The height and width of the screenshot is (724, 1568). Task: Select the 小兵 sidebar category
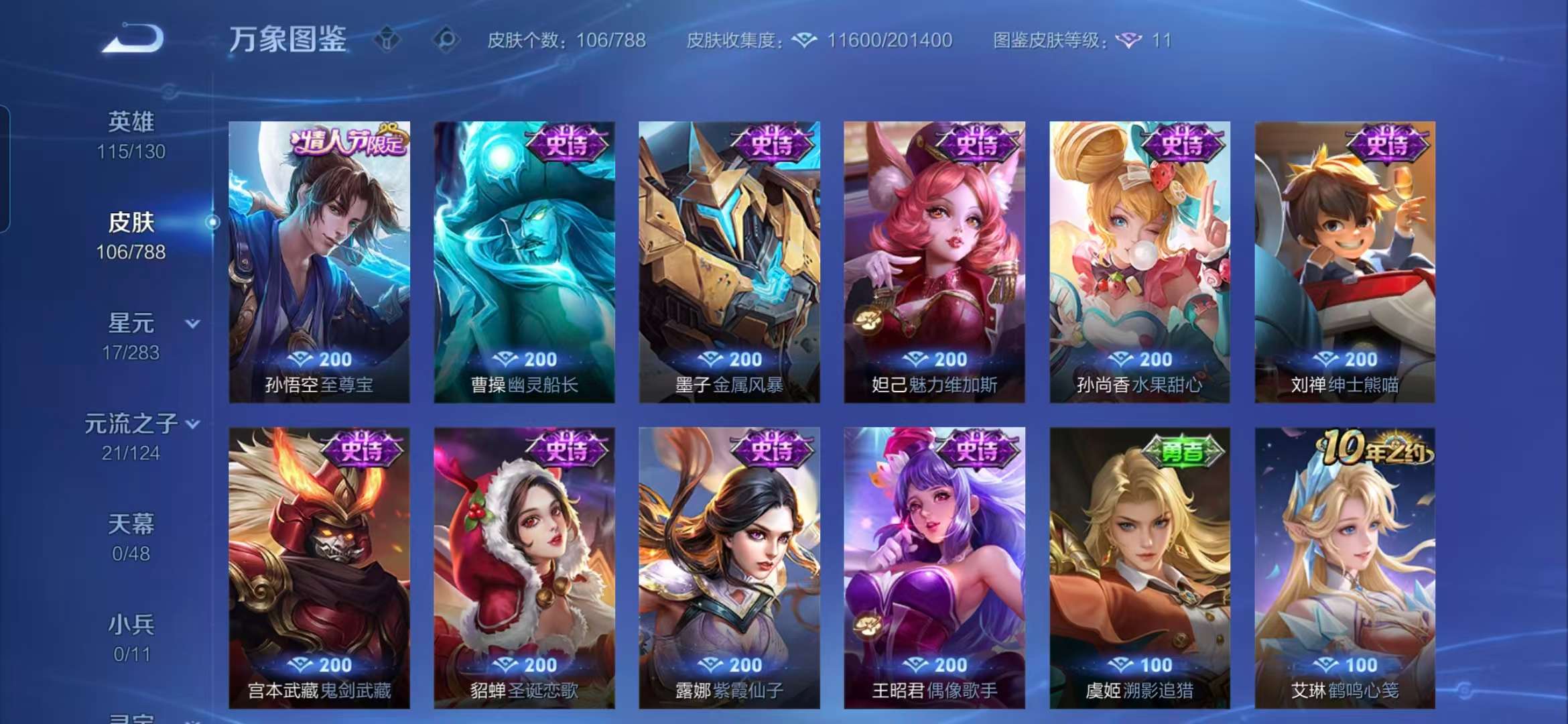click(x=132, y=625)
